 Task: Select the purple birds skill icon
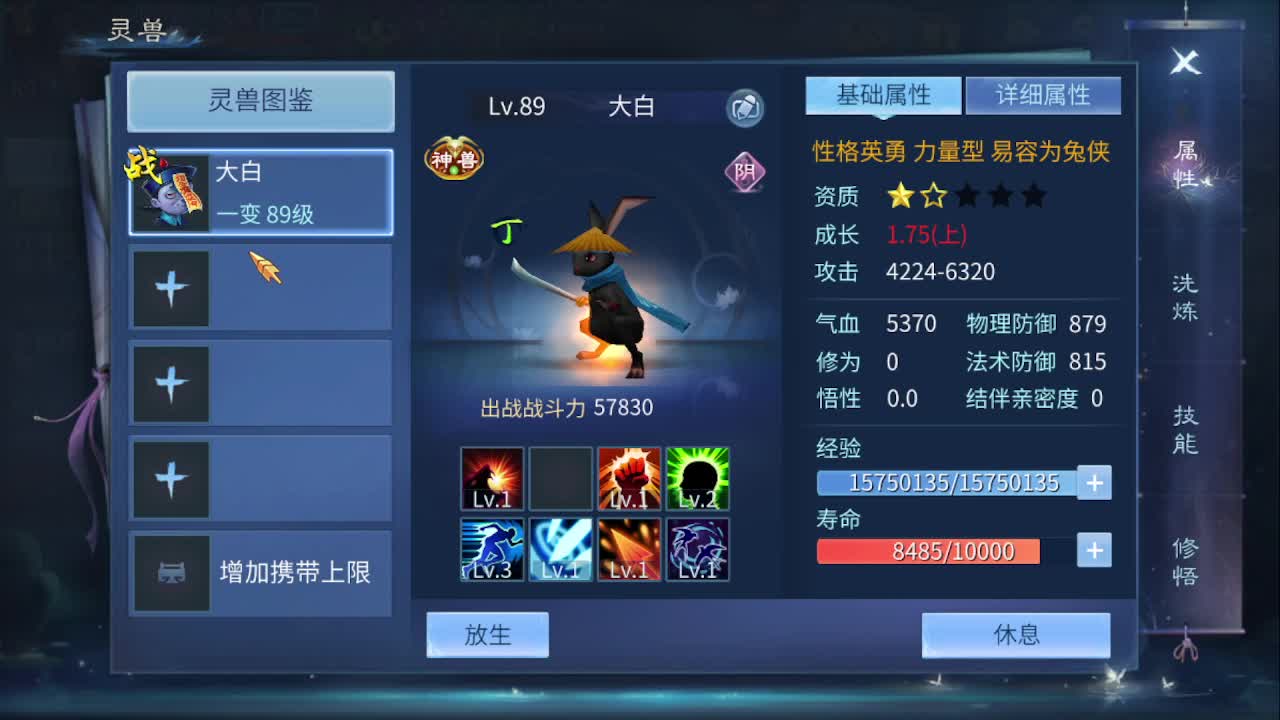[697, 548]
